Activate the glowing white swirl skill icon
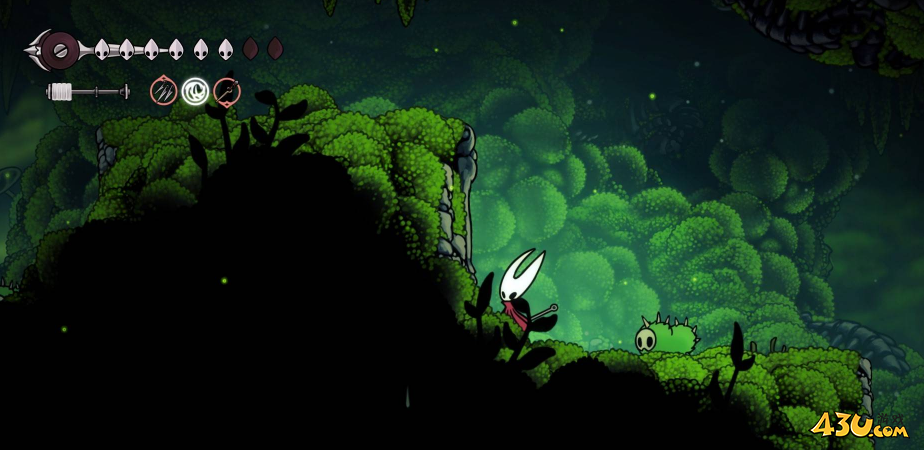 (x=195, y=92)
